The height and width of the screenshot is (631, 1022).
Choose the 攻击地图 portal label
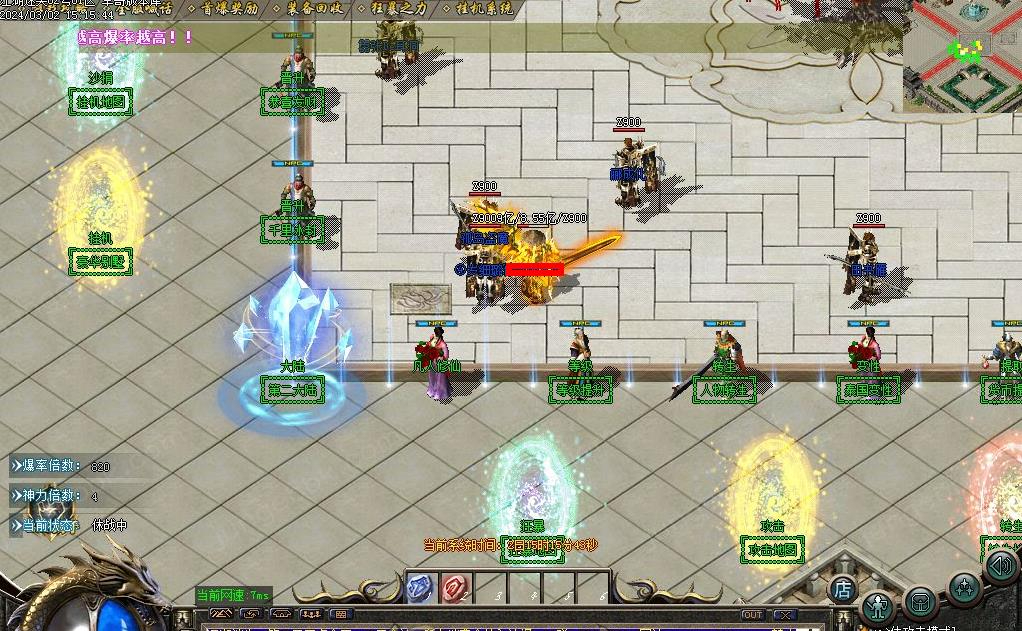[x=772, y=549]
